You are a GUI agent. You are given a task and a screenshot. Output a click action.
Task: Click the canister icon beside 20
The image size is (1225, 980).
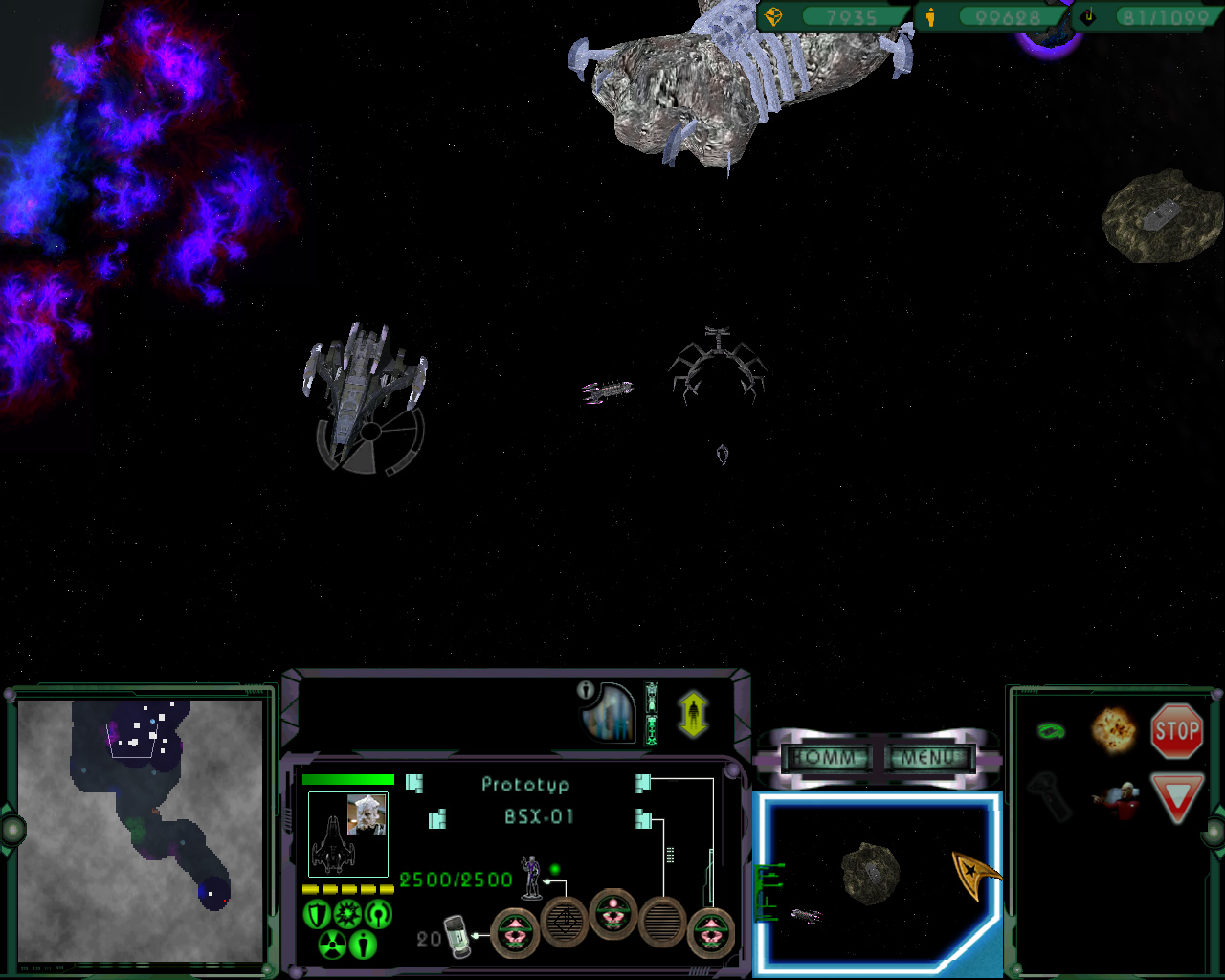[x=458, y=936]
